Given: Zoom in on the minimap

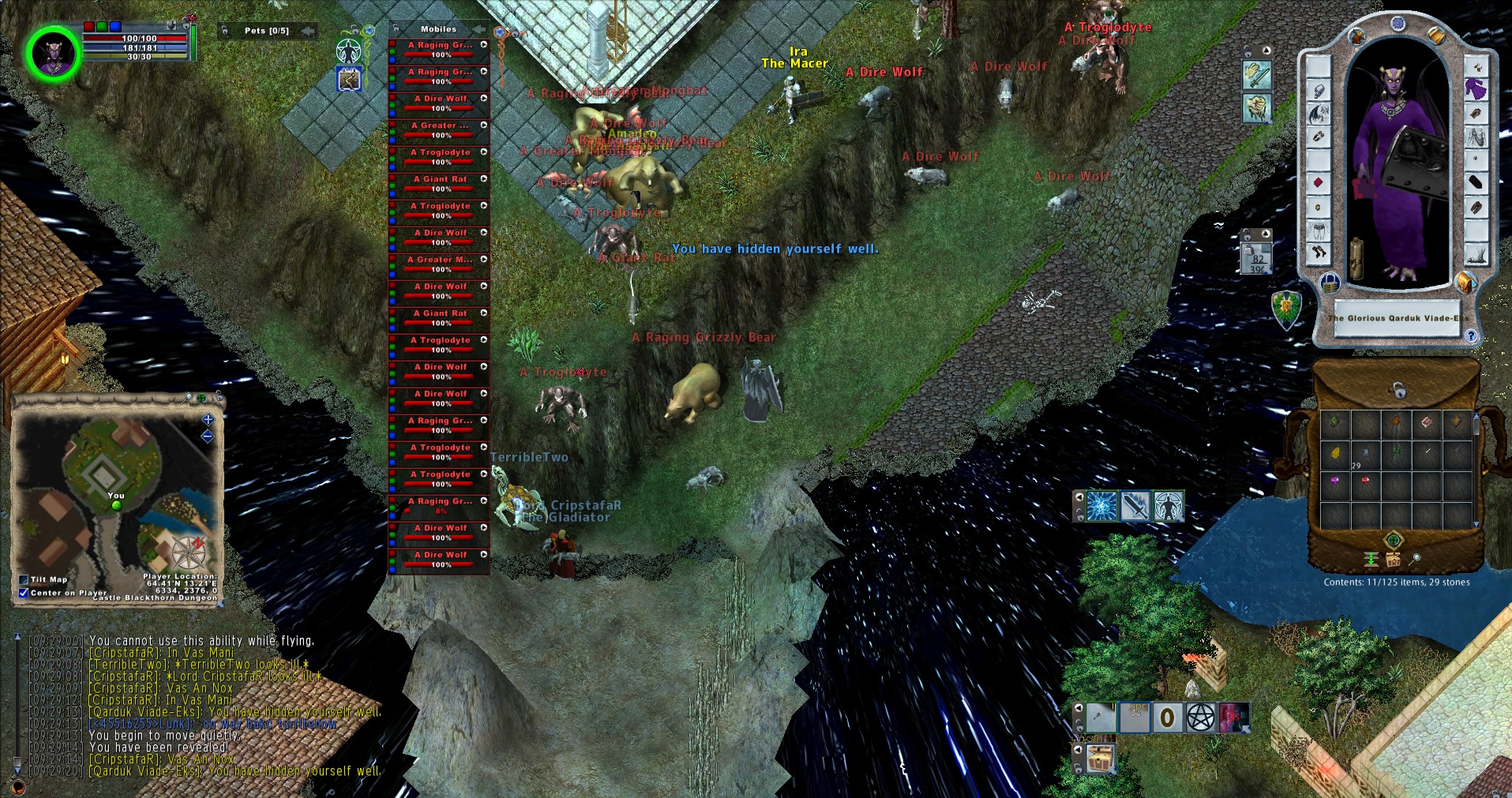Looking at the screenshot, I should tap(208, 420).
